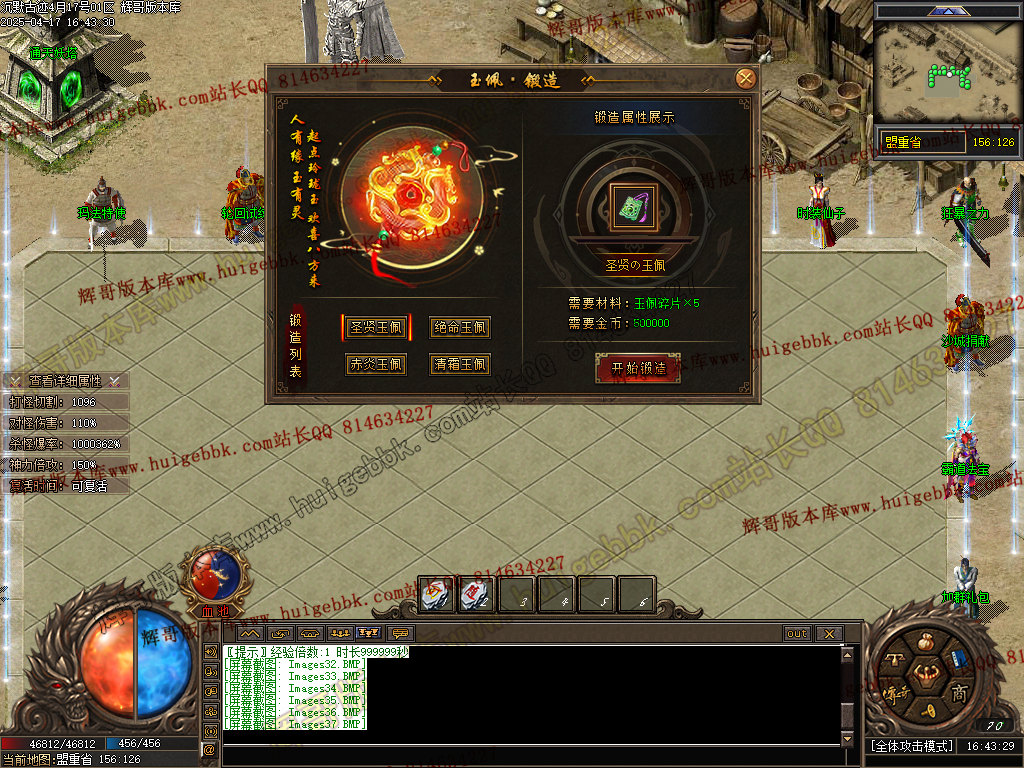1024x768 pixels.
Task: Close the chat window with its X button
Action: pos(827,634)
